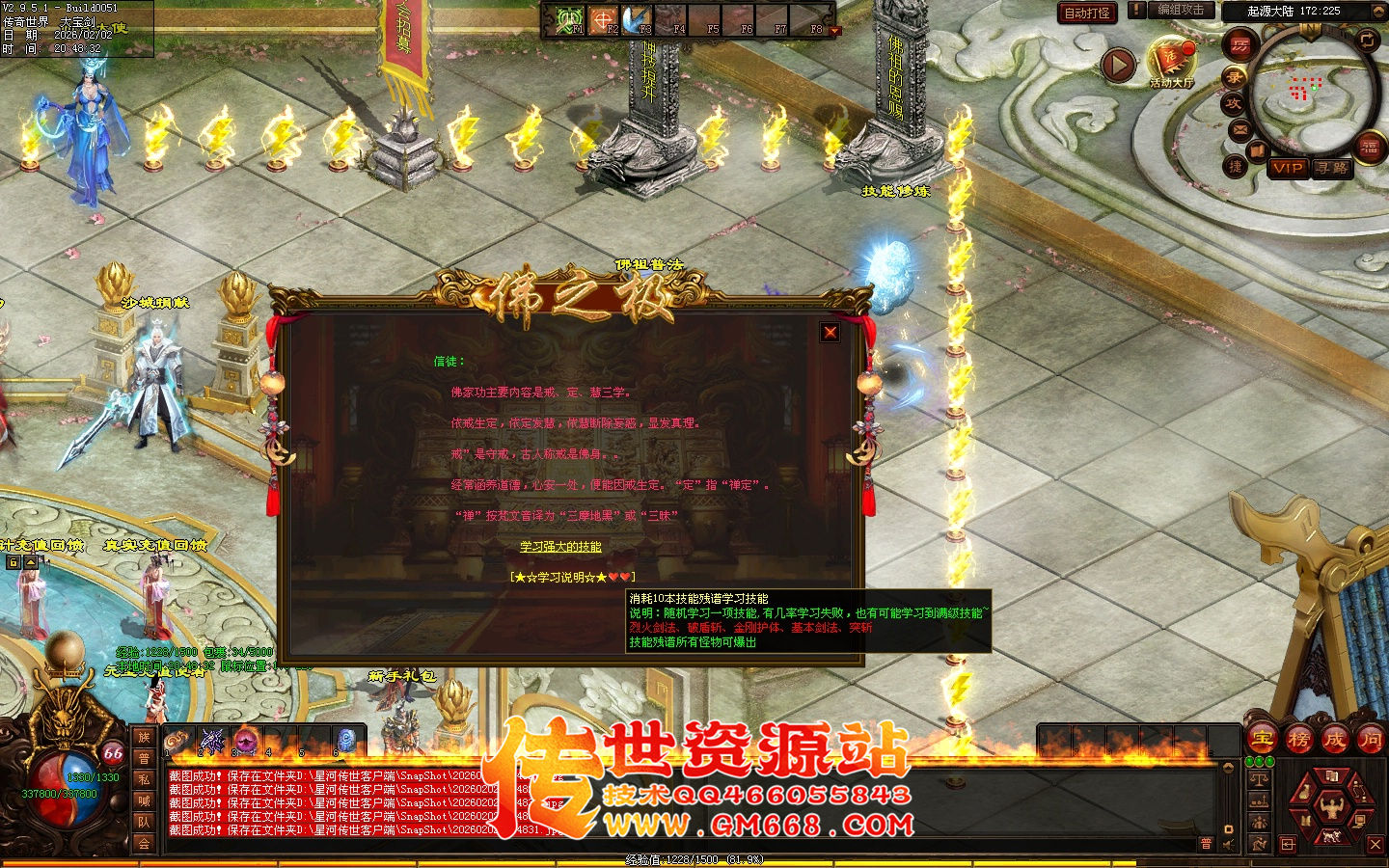Image resolution: width=1389 pixels, height=868 pixels.
Task: Select the skill icon in hotkey slot 3
Action: [x=245, y=741]
